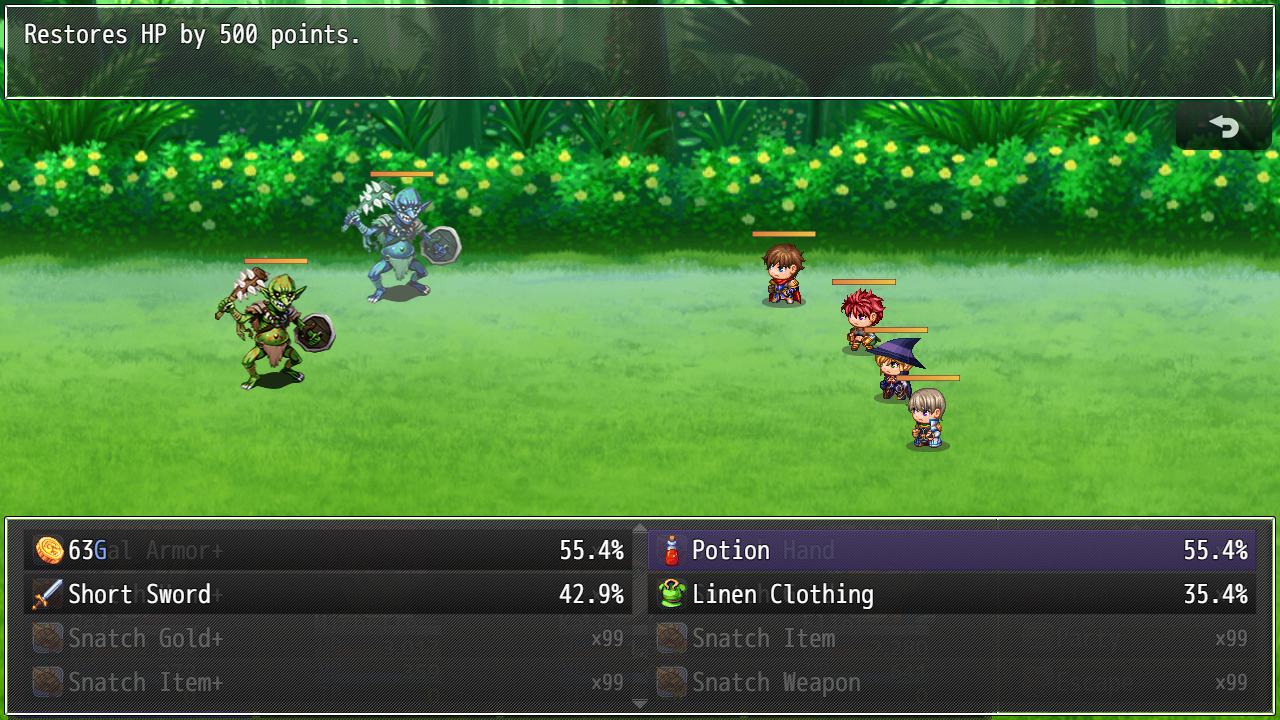The image size is (1280, 720).
Task: Pick the Short Sword entry
Action: click(328, 594)
